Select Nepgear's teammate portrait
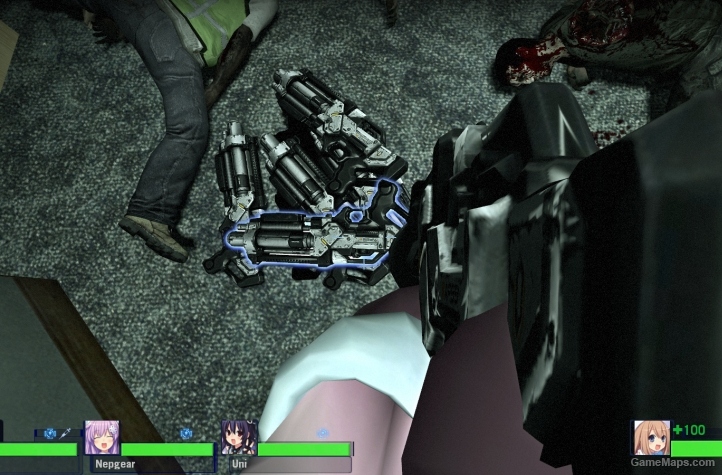Image resolution: width=722 pixels, height=475 pixels. (x=102, y=438)
